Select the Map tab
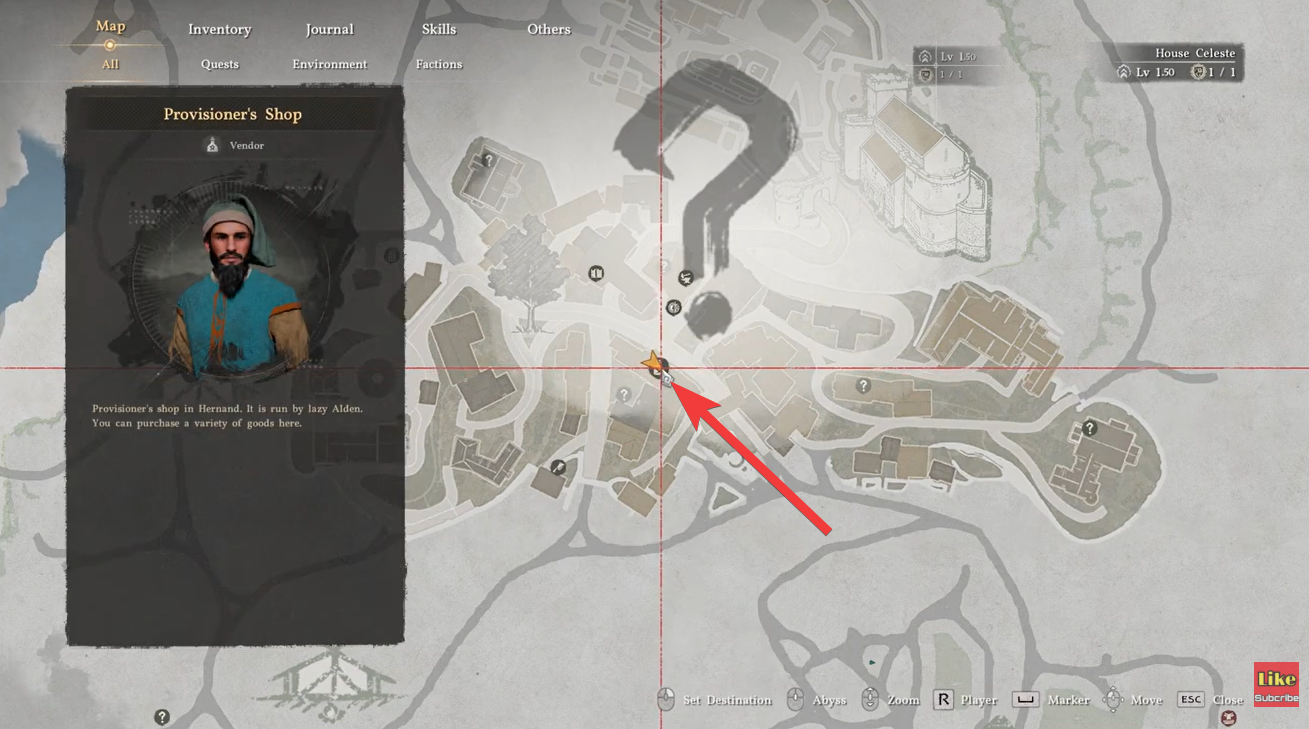1309x729 pixels. tap(110, 26)
